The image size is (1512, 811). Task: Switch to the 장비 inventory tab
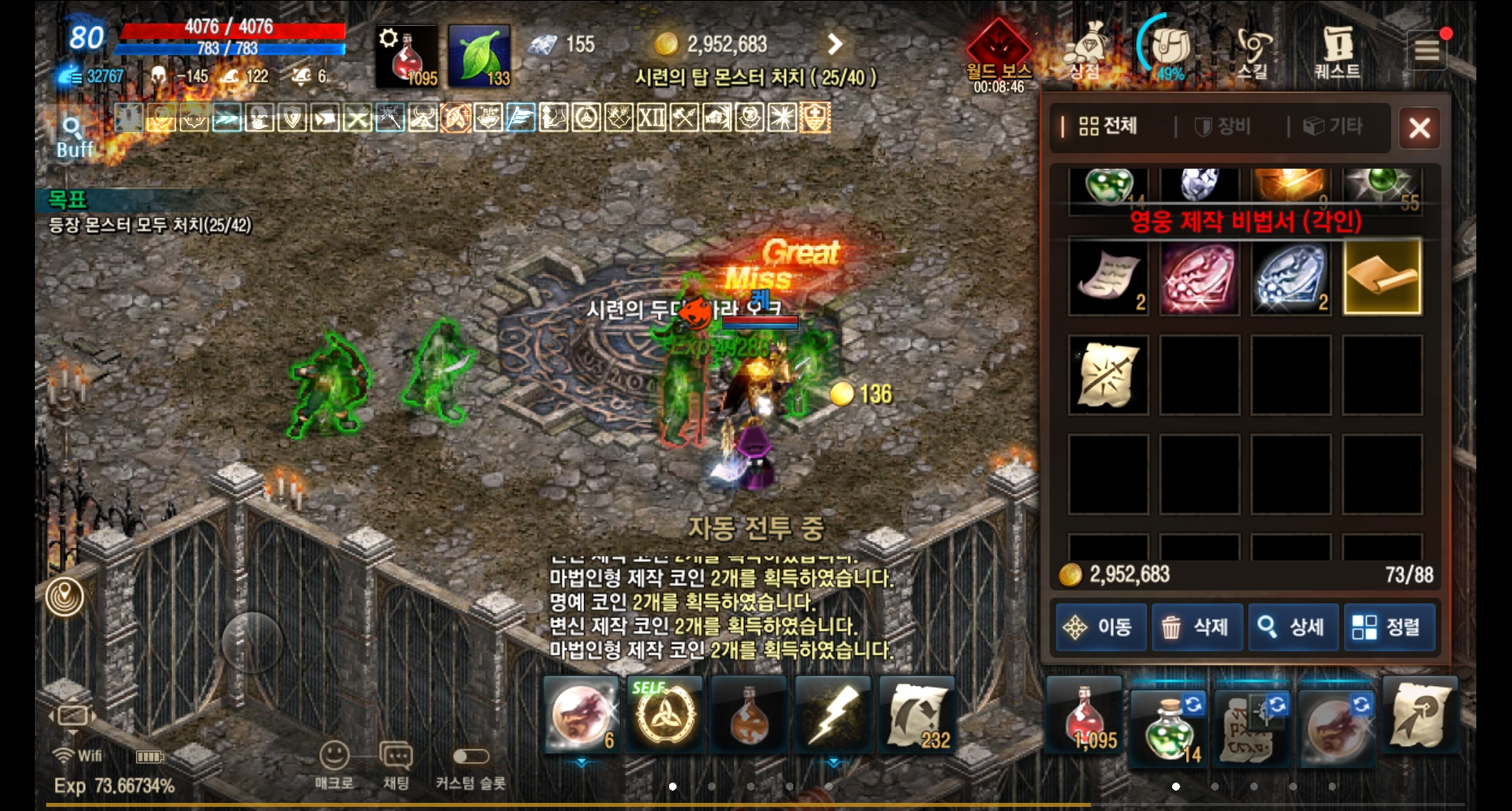(1226, 127)
